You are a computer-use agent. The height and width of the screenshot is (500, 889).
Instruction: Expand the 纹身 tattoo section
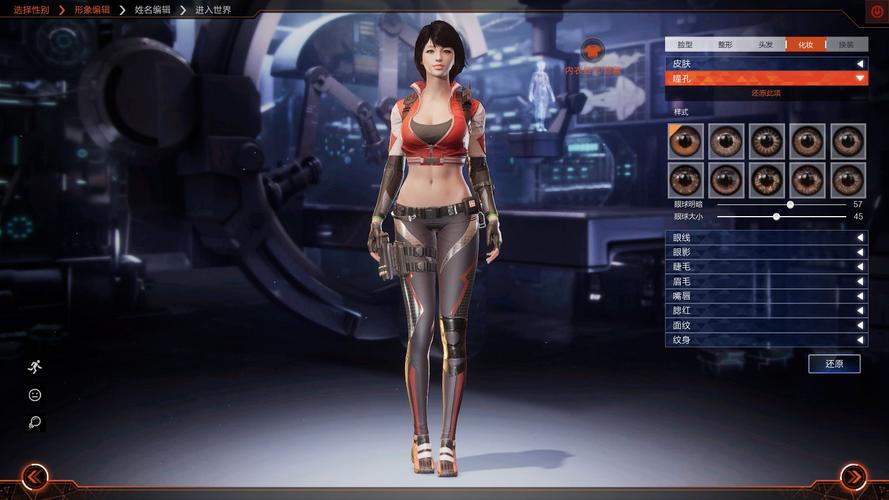[x=766, y=340]
